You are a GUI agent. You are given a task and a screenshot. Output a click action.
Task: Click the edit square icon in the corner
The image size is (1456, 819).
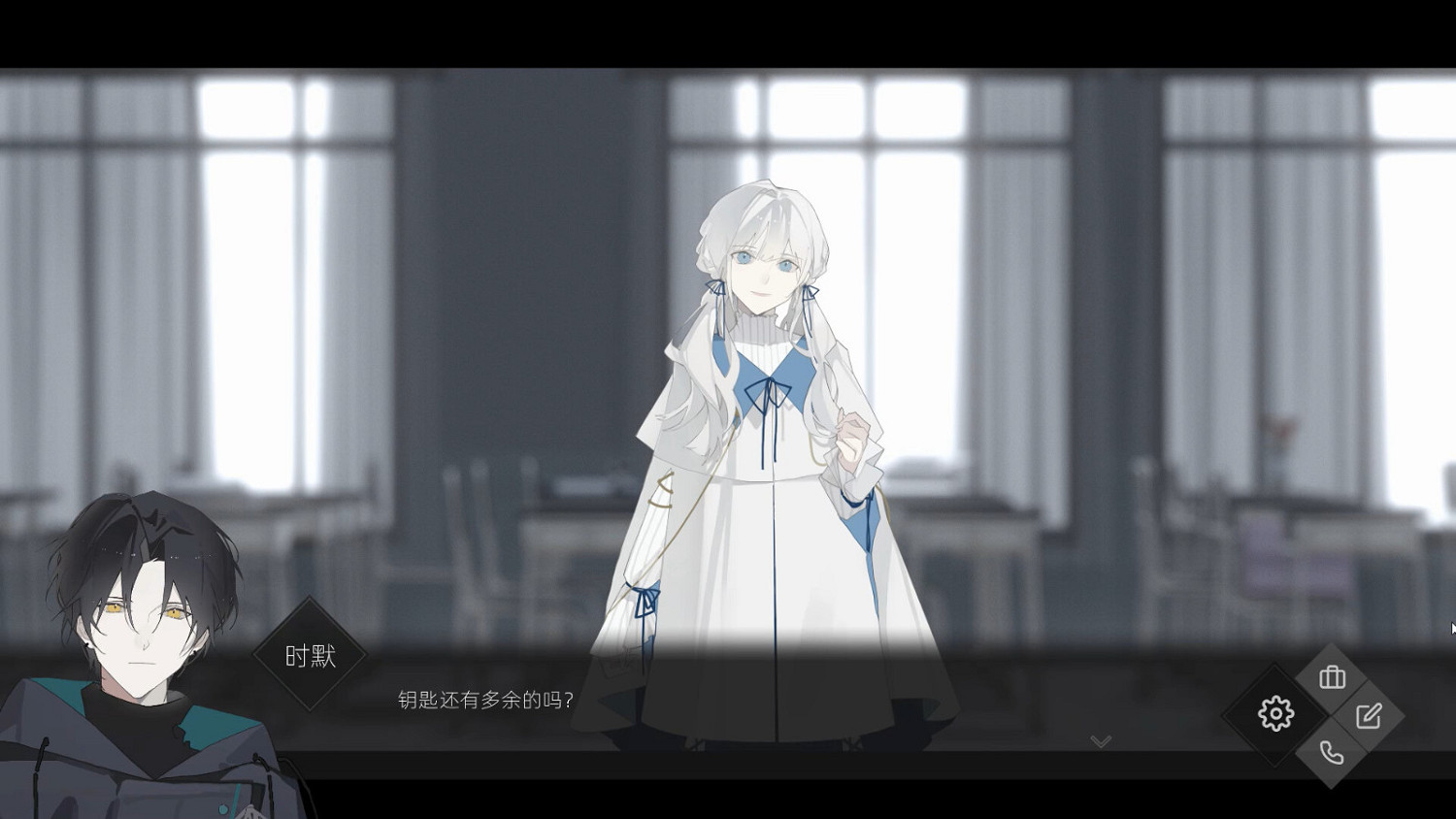tap(1369, 717)
